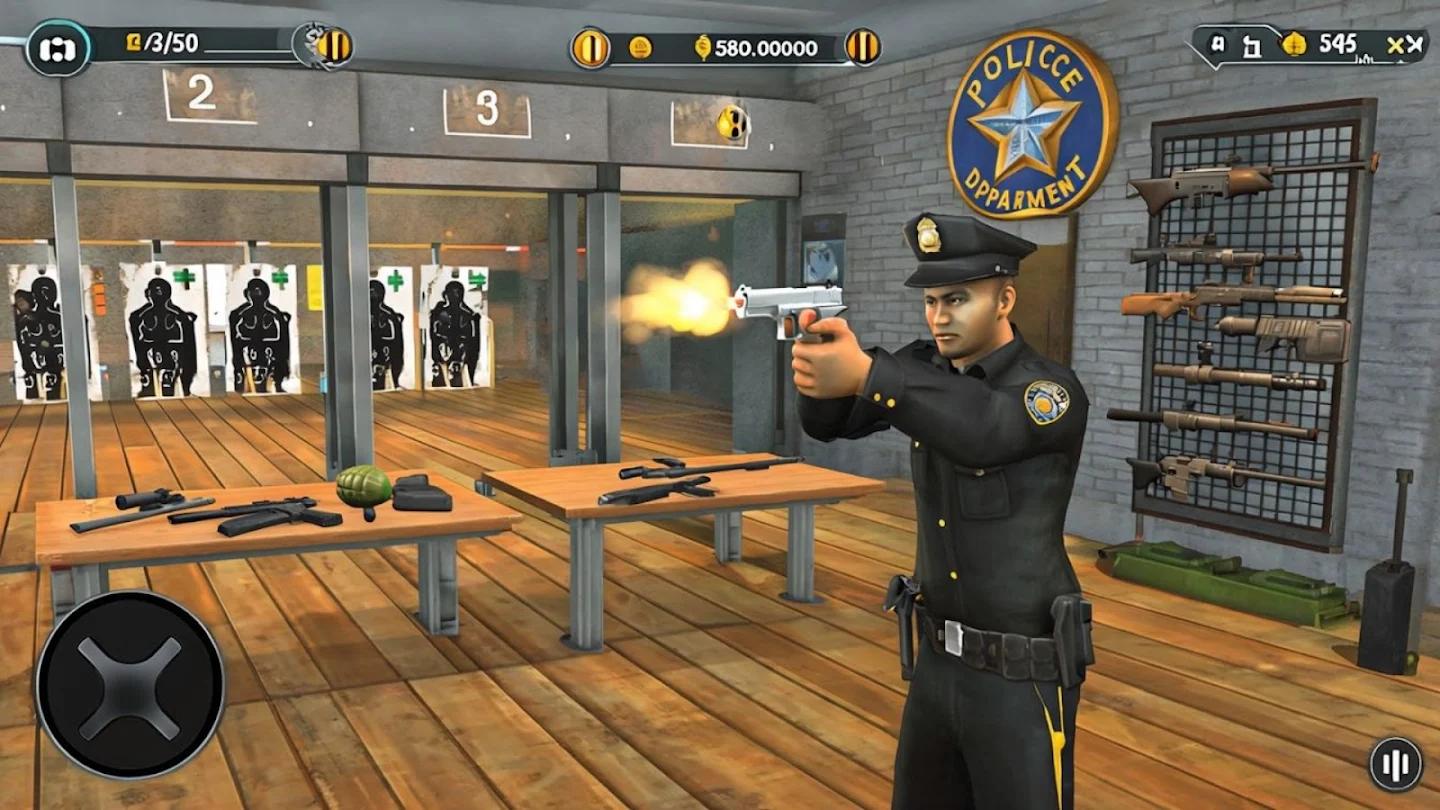Click the gold button after the 580.00000 amount
The image size is (1440, 810).
pyautogui.click(x=862, y=47)
